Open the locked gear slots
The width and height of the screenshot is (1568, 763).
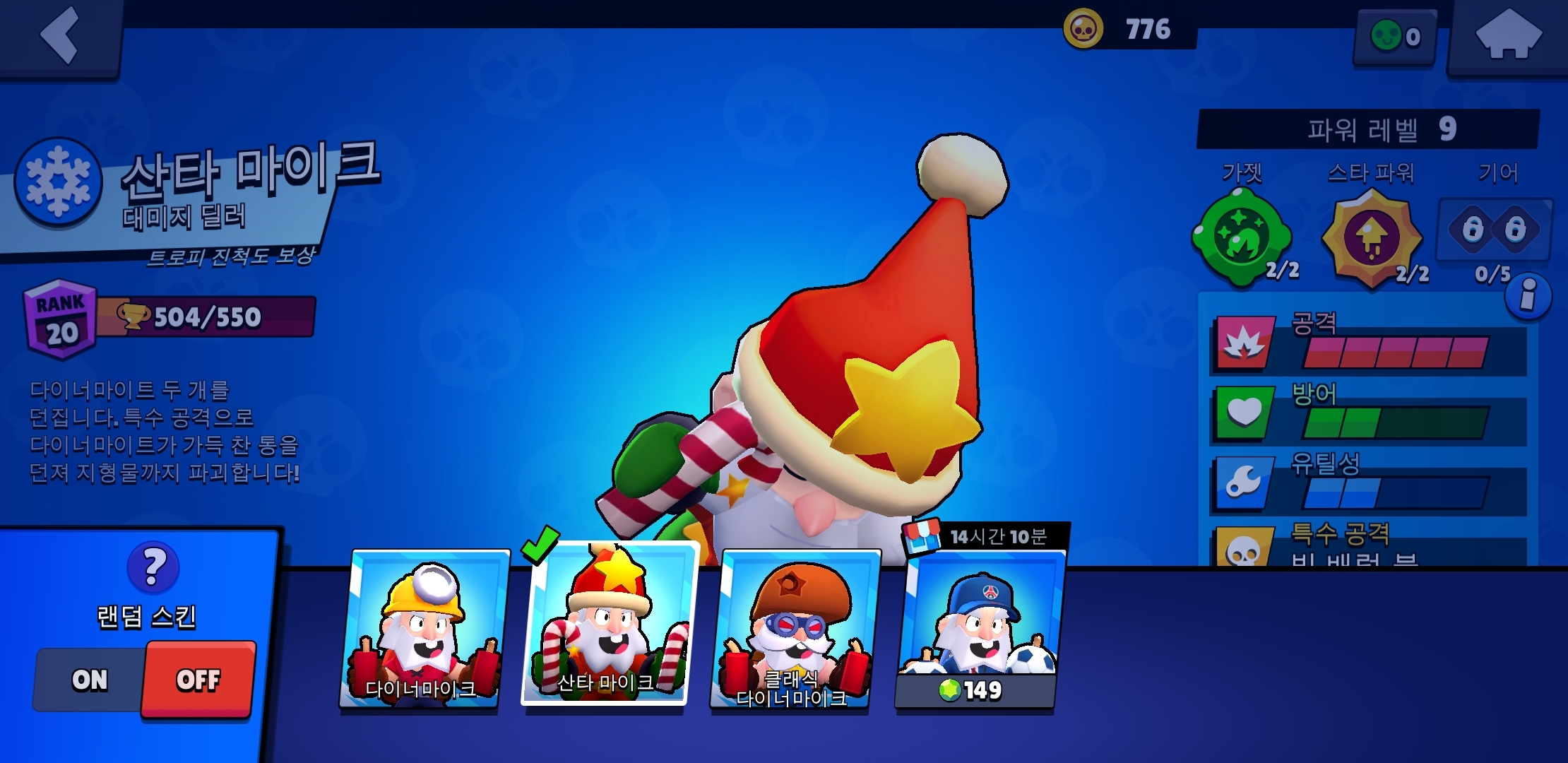tap(1494, 230)
